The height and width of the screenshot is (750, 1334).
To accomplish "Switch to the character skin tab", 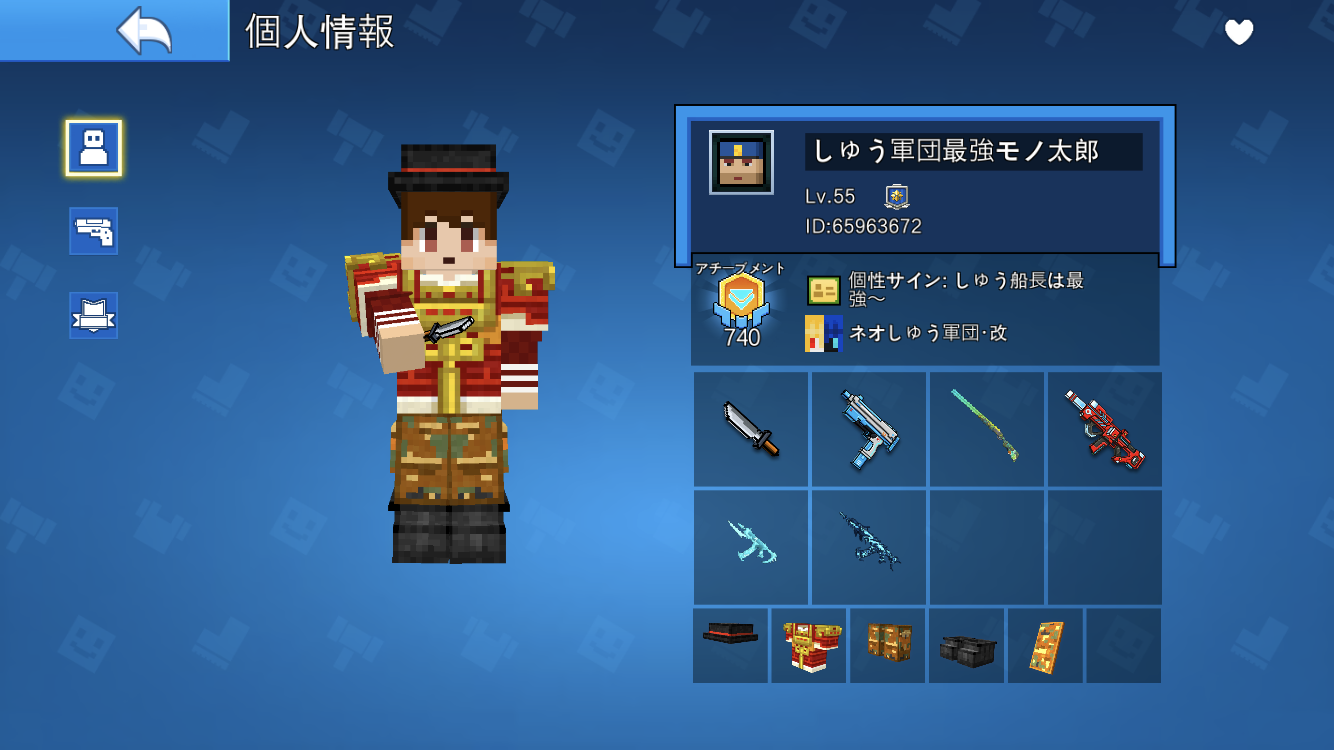I will pyautogui.click(x=94, y=148).
